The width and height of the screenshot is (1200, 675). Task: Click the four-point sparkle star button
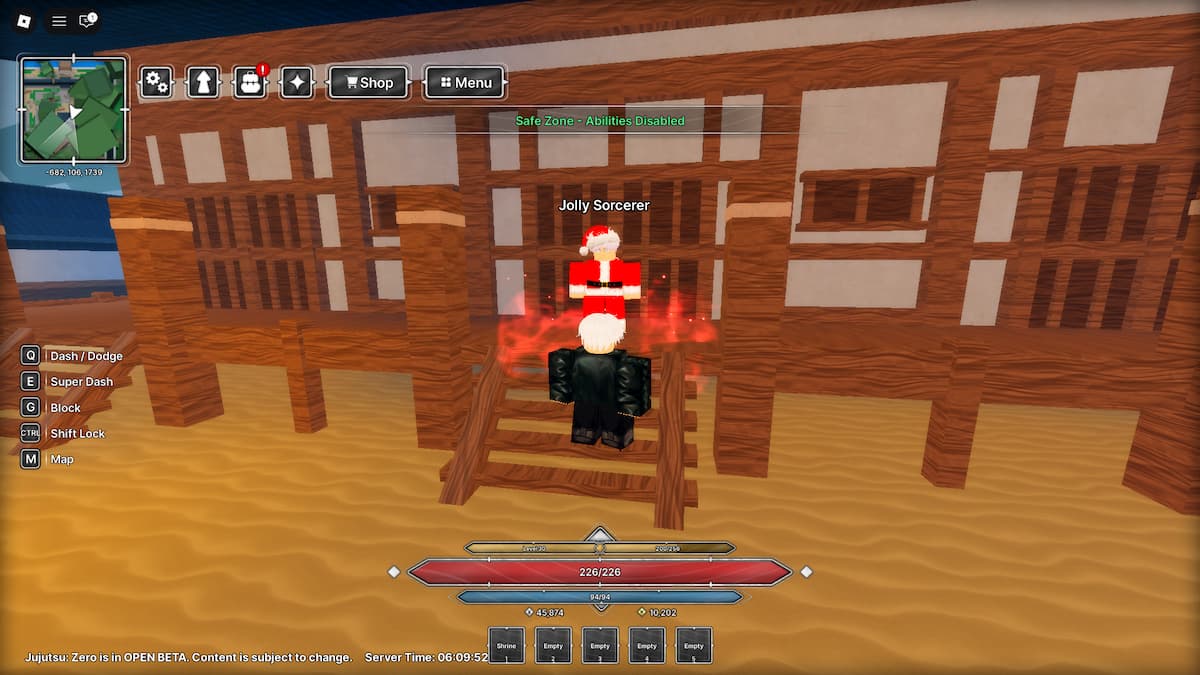coord(297,82)
